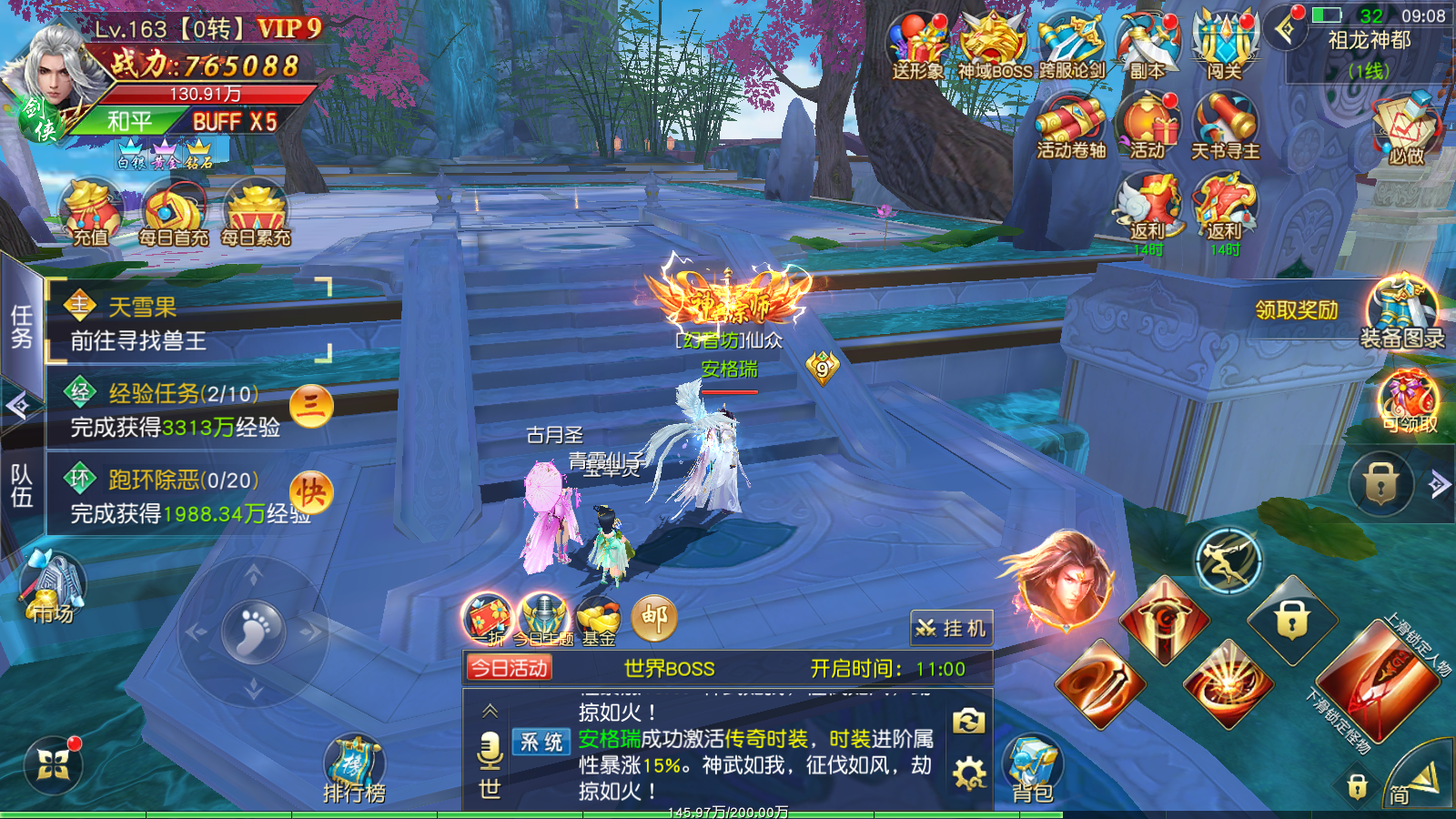Open the 闯关 challenge icon

[x=1225, y=45]
